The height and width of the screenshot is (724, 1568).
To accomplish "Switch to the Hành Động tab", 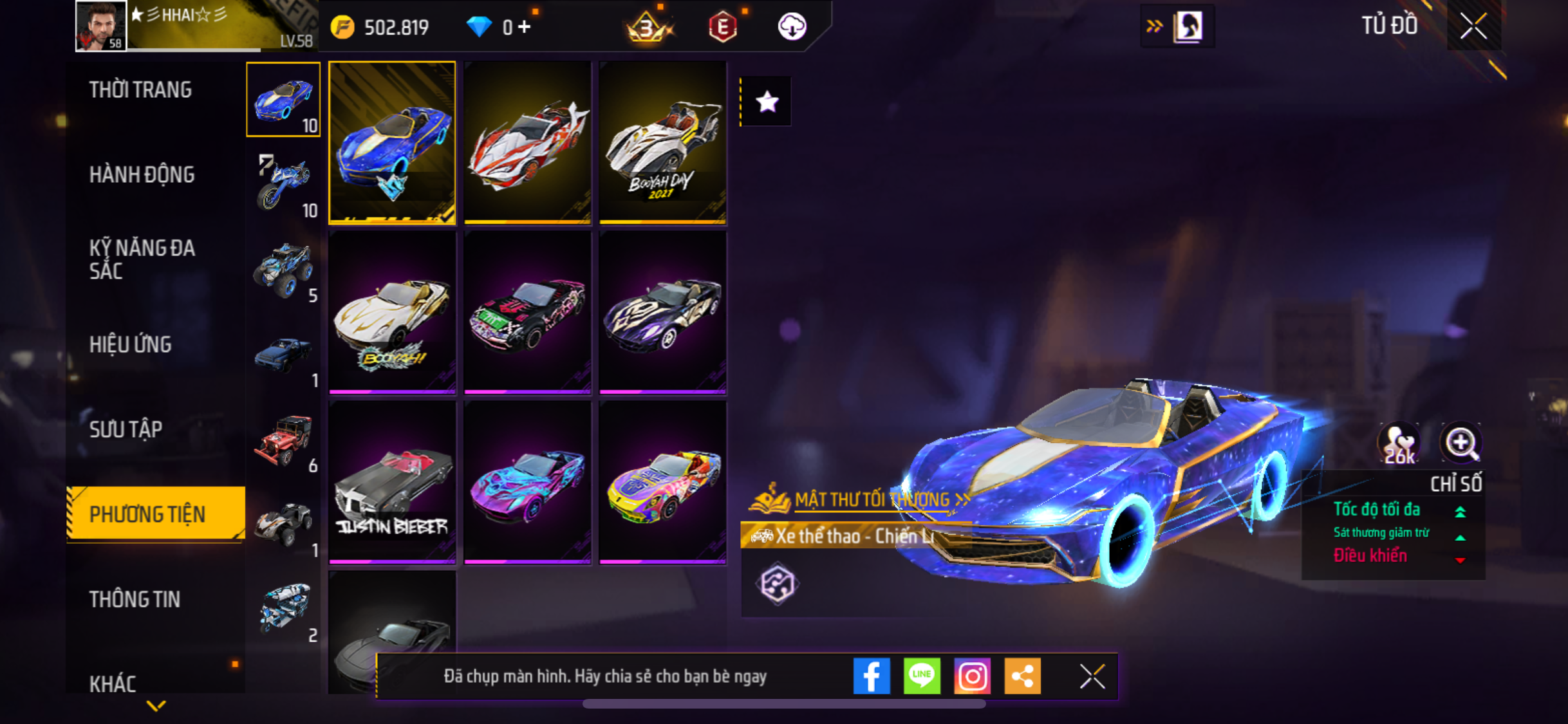I will pyautogui.click(x=142, y=174).
